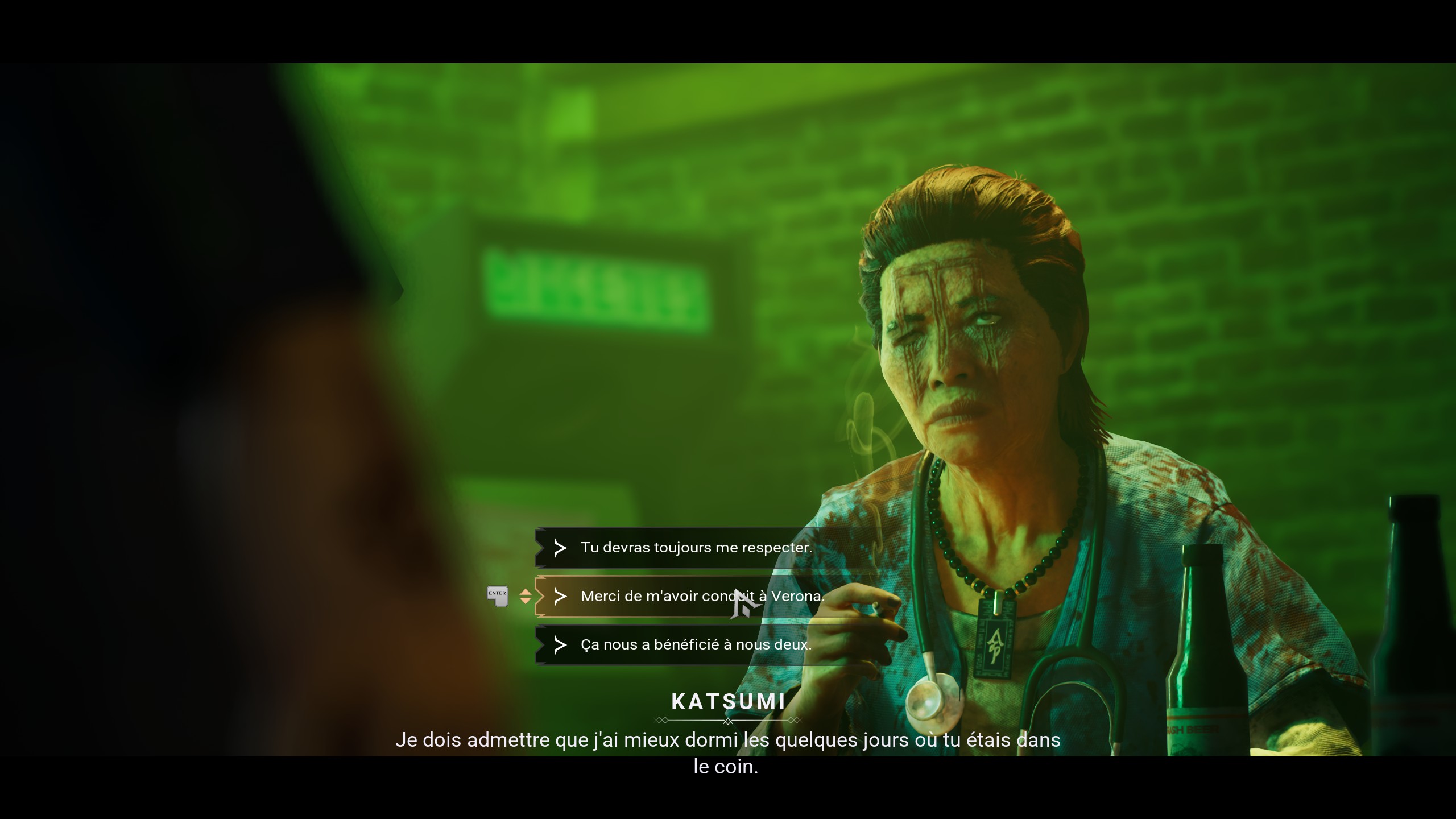The image size is (1456, 819).
Task: Click the chevron icon on the bottom dialogue option
Action: [x=561, y=646]
